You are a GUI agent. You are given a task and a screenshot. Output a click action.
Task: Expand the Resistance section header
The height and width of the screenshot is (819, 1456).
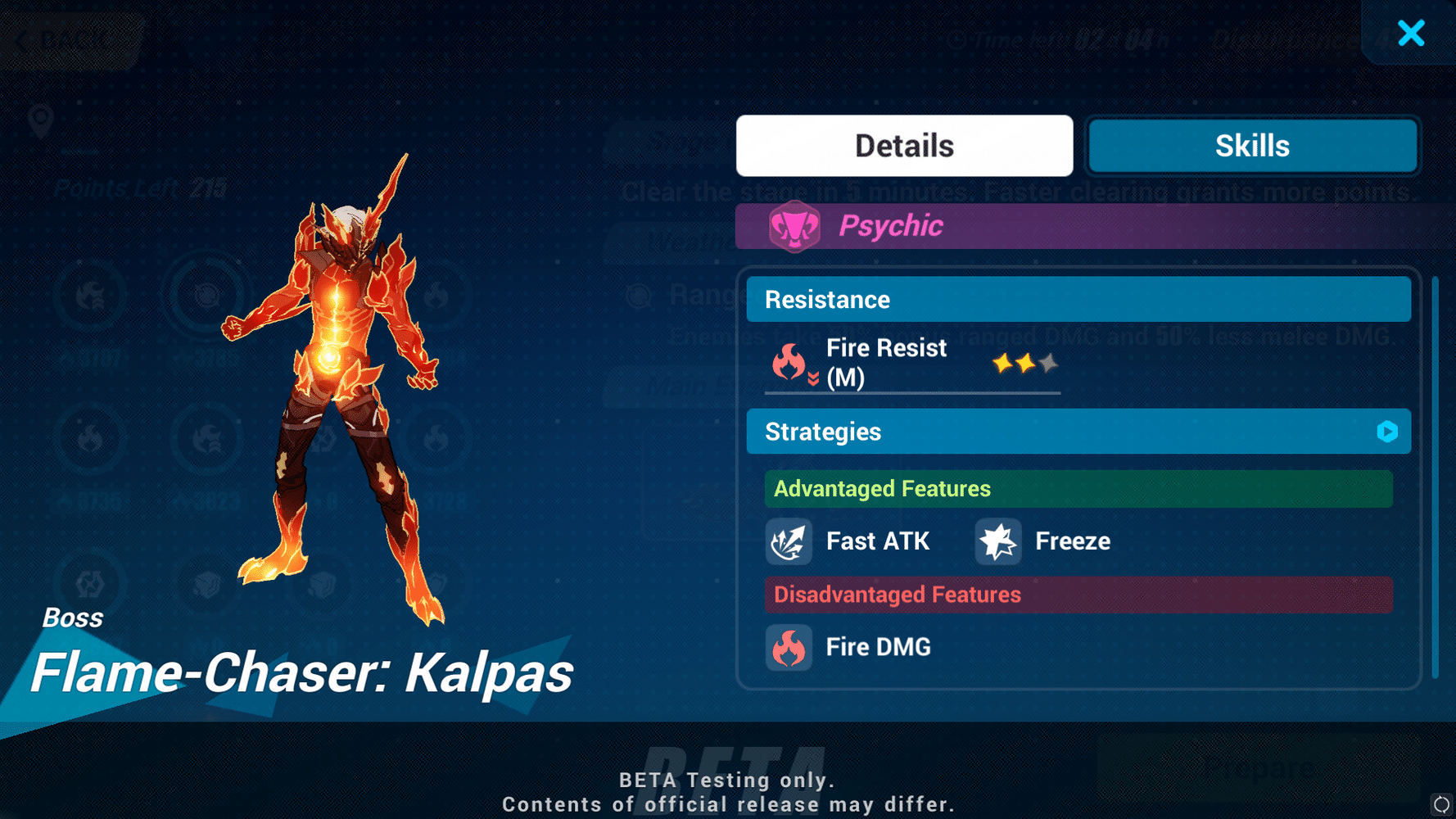click(1078, 299)
